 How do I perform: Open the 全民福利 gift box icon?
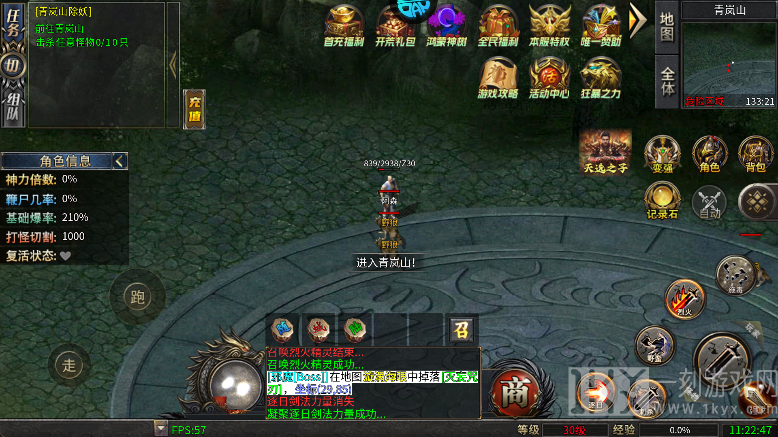pyautogui.click(x=498, y=24)
